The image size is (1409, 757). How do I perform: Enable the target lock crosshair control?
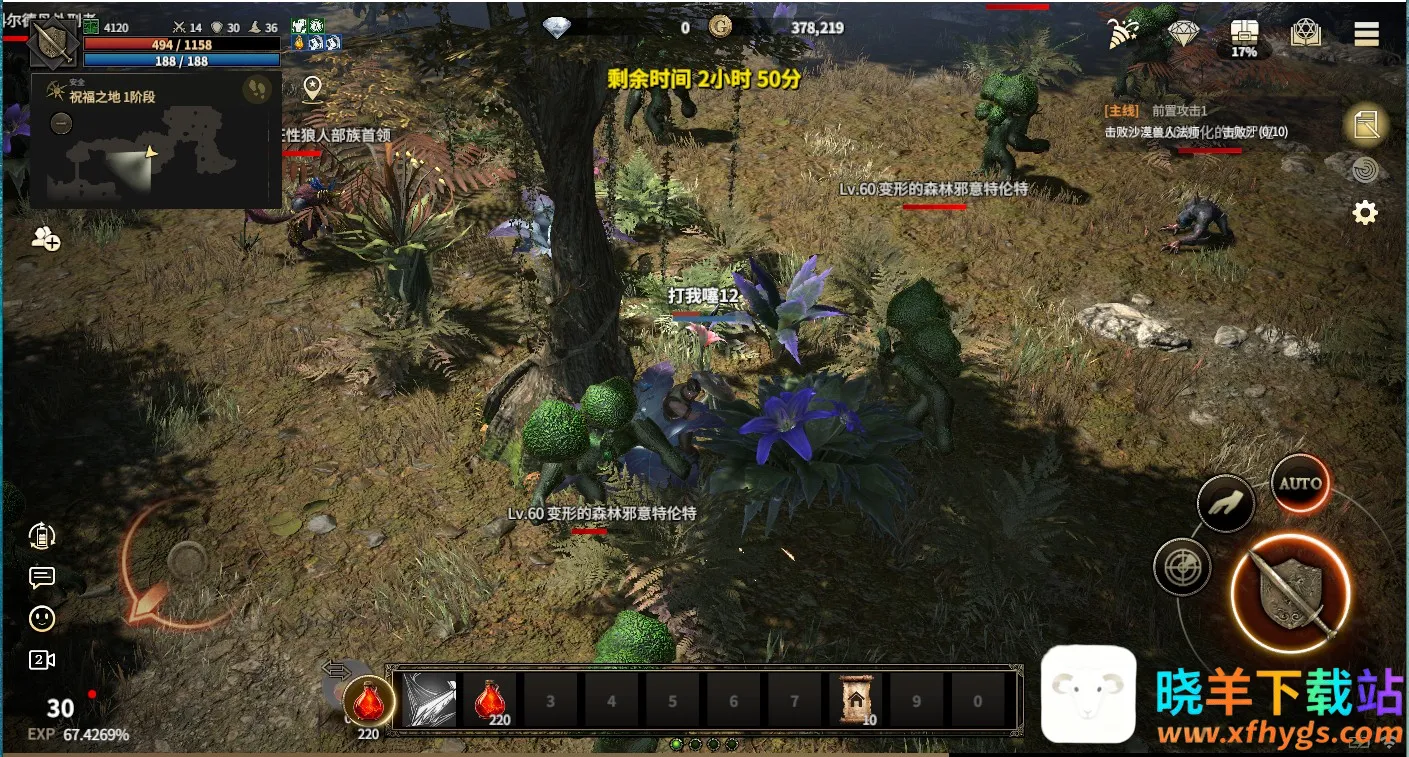(1182, 568)
